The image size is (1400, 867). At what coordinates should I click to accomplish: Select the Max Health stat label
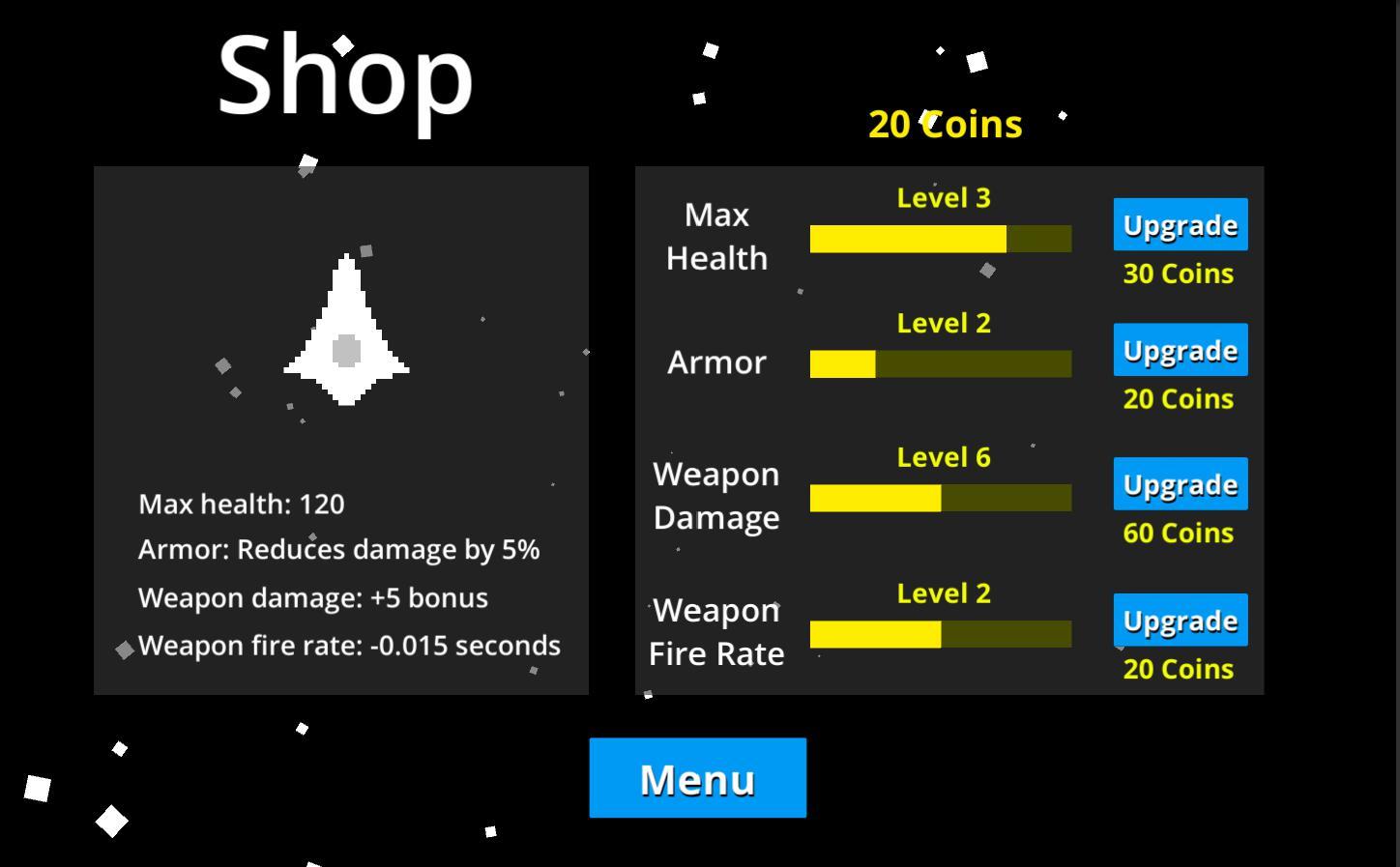[715, 235]
